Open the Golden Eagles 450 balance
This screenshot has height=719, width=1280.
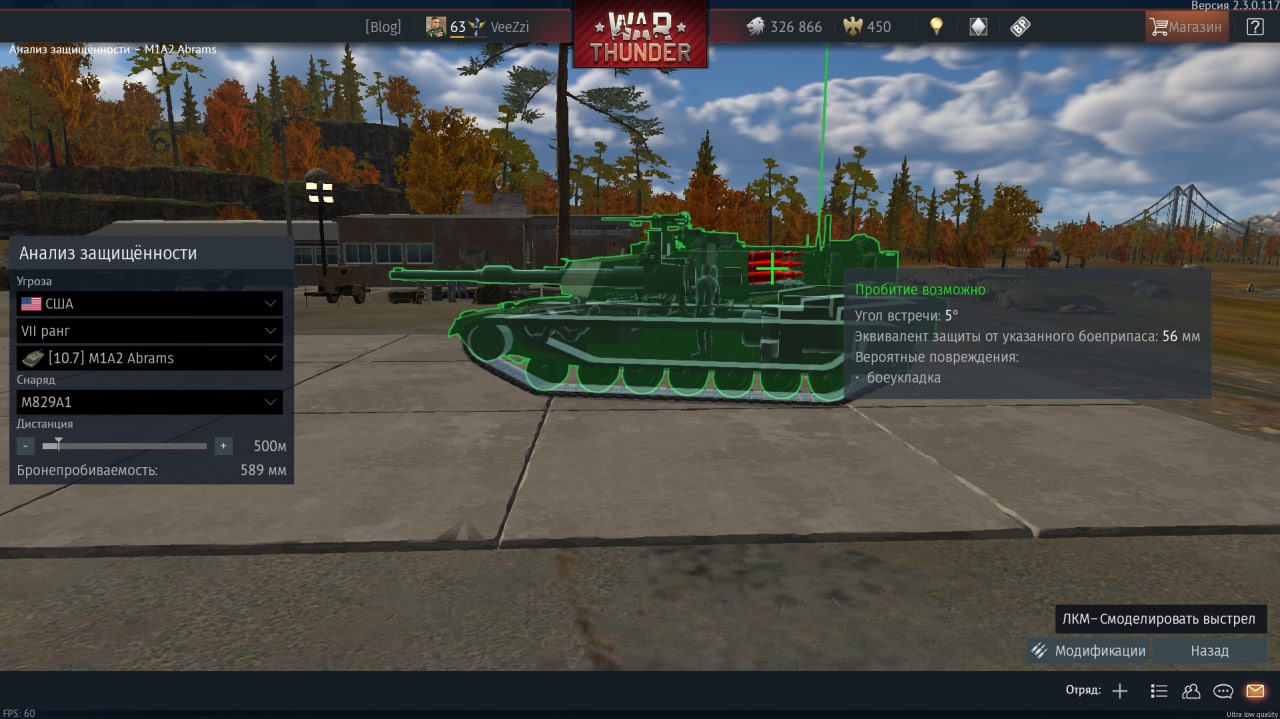coord(867,27)
